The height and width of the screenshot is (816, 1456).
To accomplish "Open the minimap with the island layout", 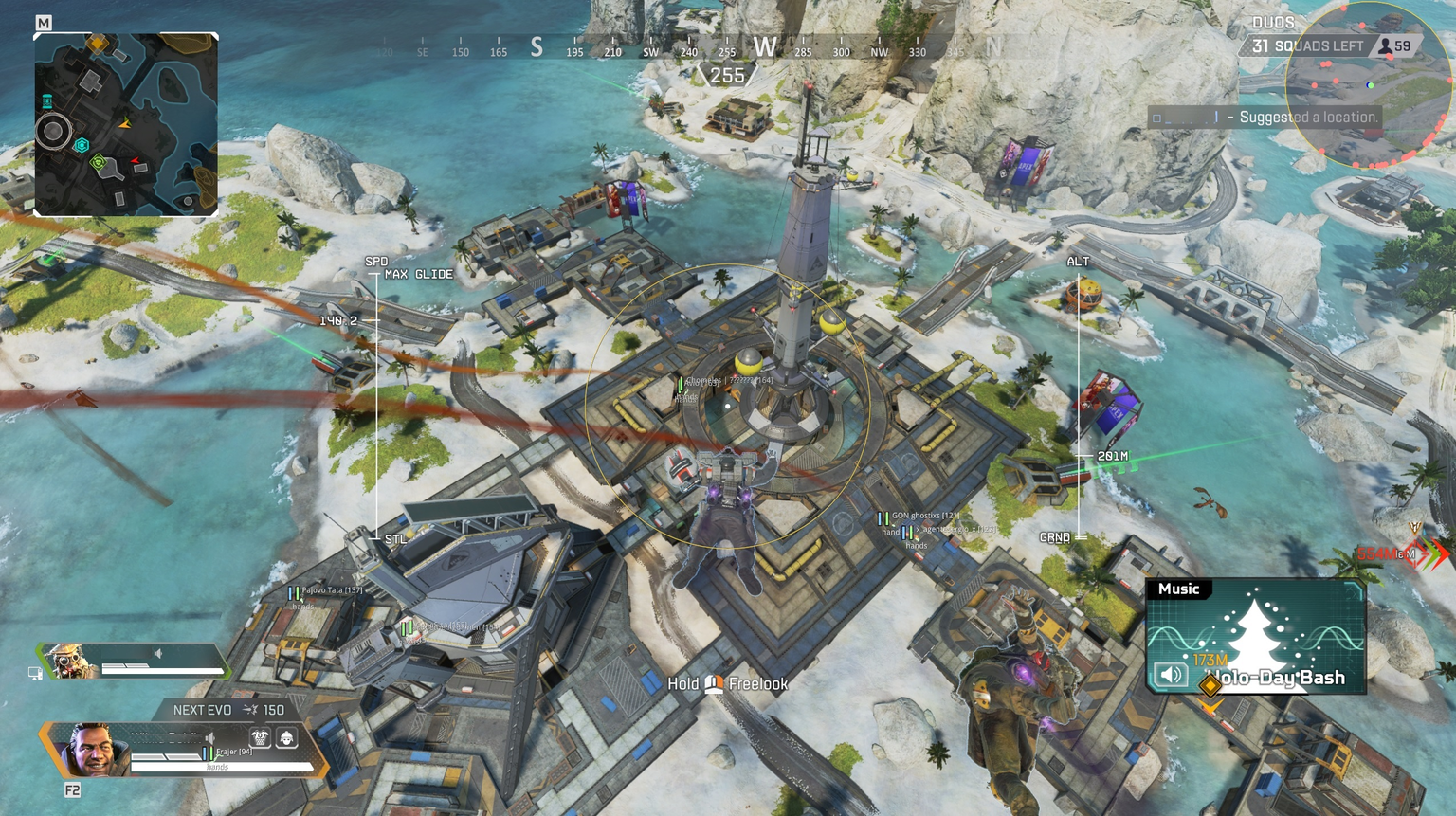I will point(126,124).
